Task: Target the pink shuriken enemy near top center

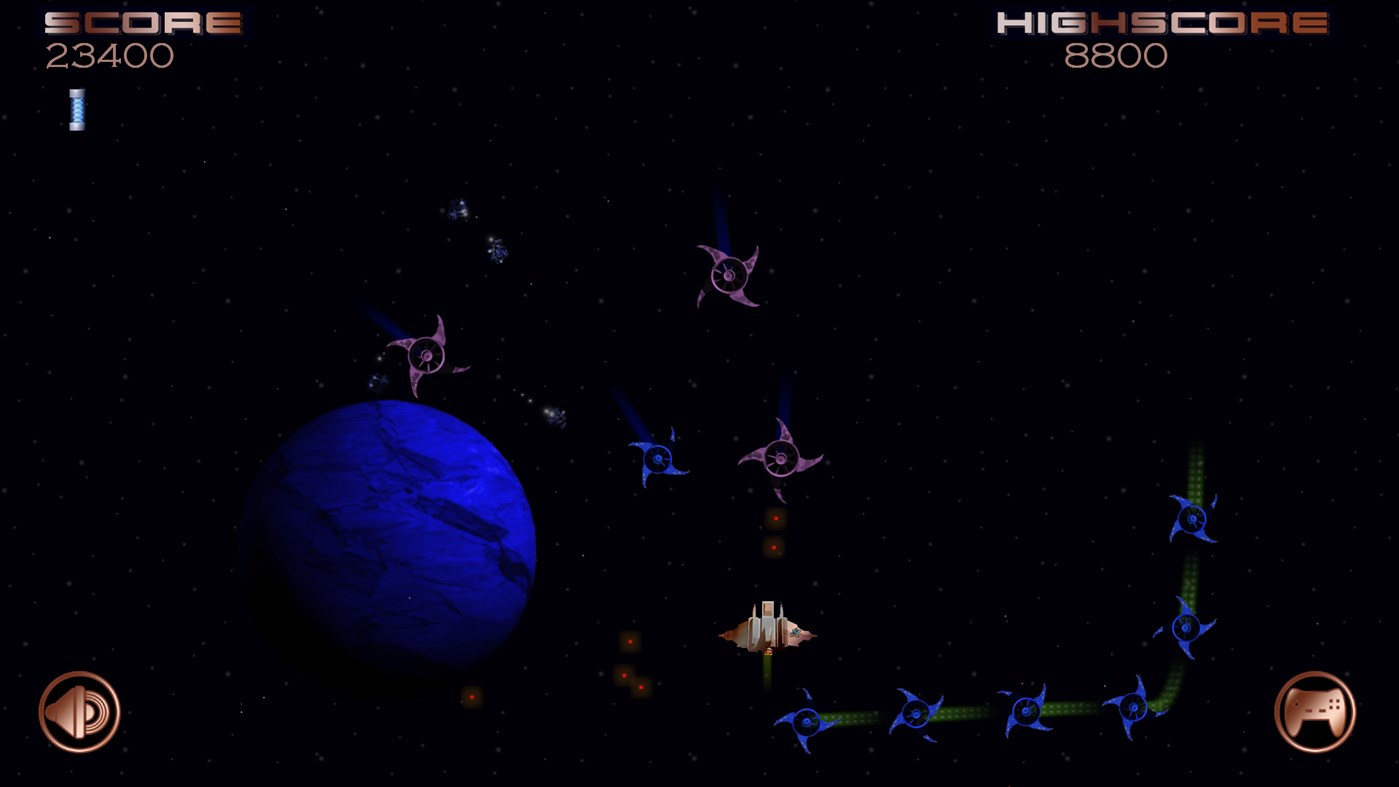Action: click(727, 273)
